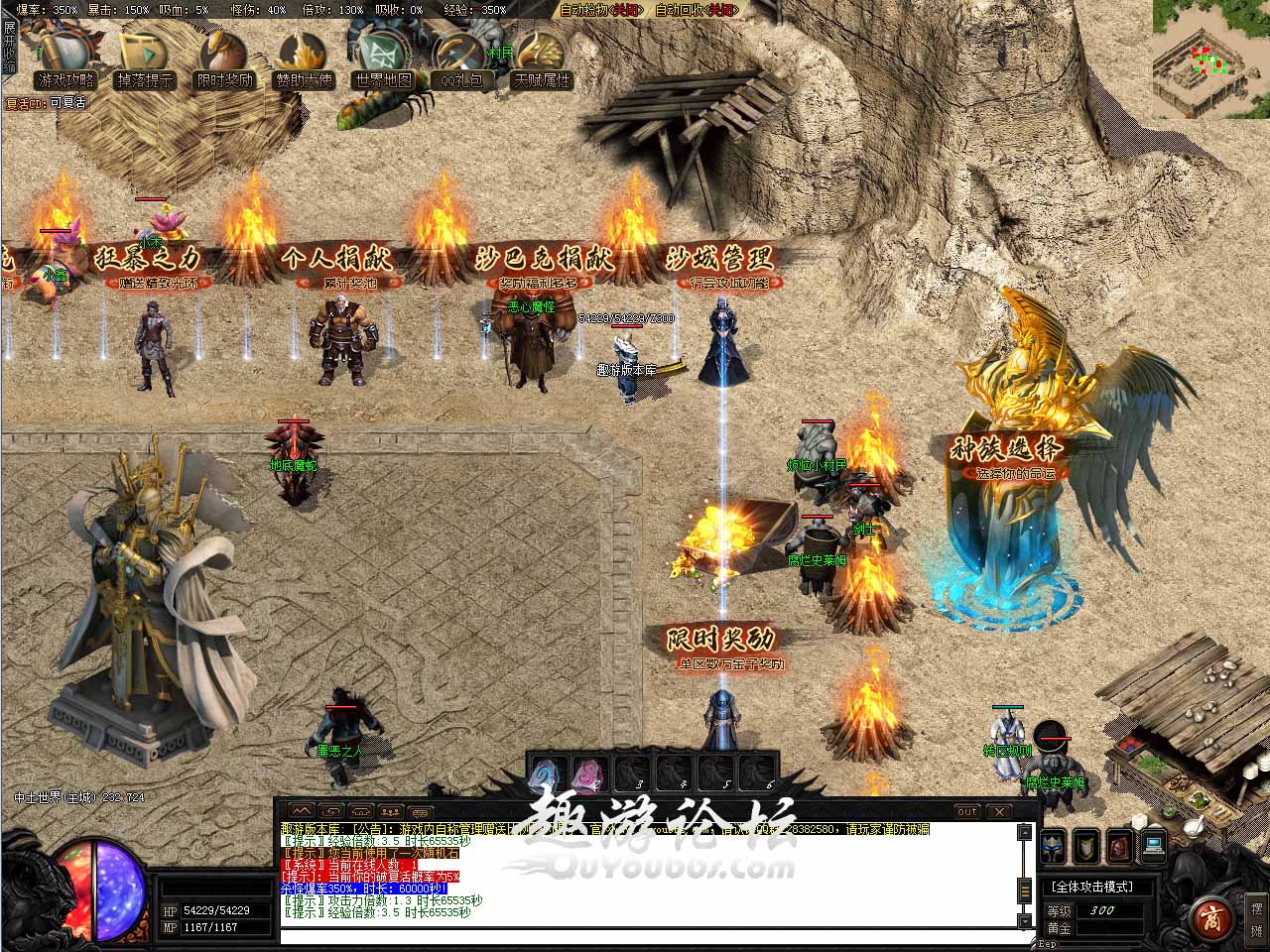Open the shield icon panel

point(1086,846)
